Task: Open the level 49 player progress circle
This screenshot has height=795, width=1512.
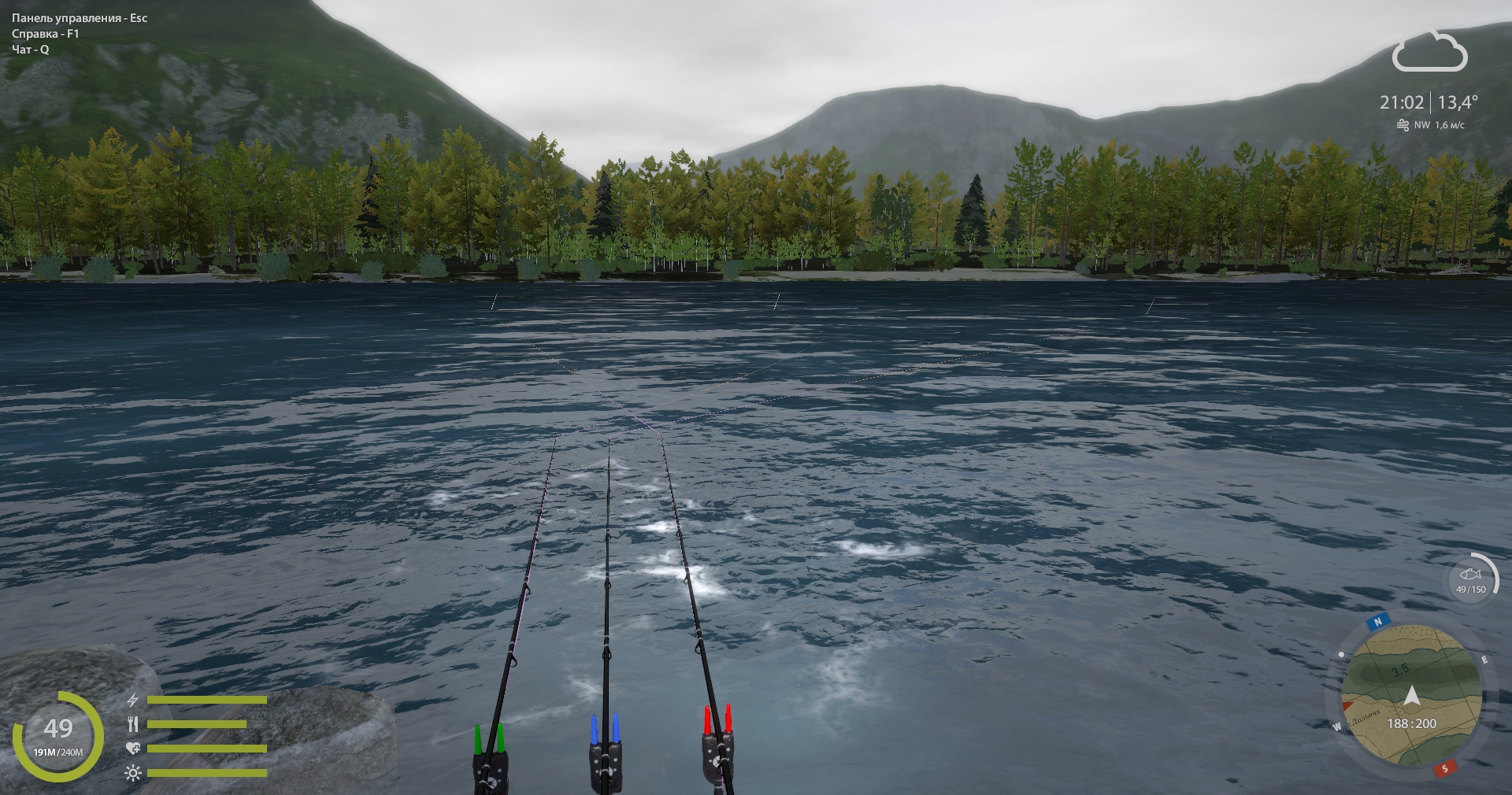Action: click(x=58, y=736)
